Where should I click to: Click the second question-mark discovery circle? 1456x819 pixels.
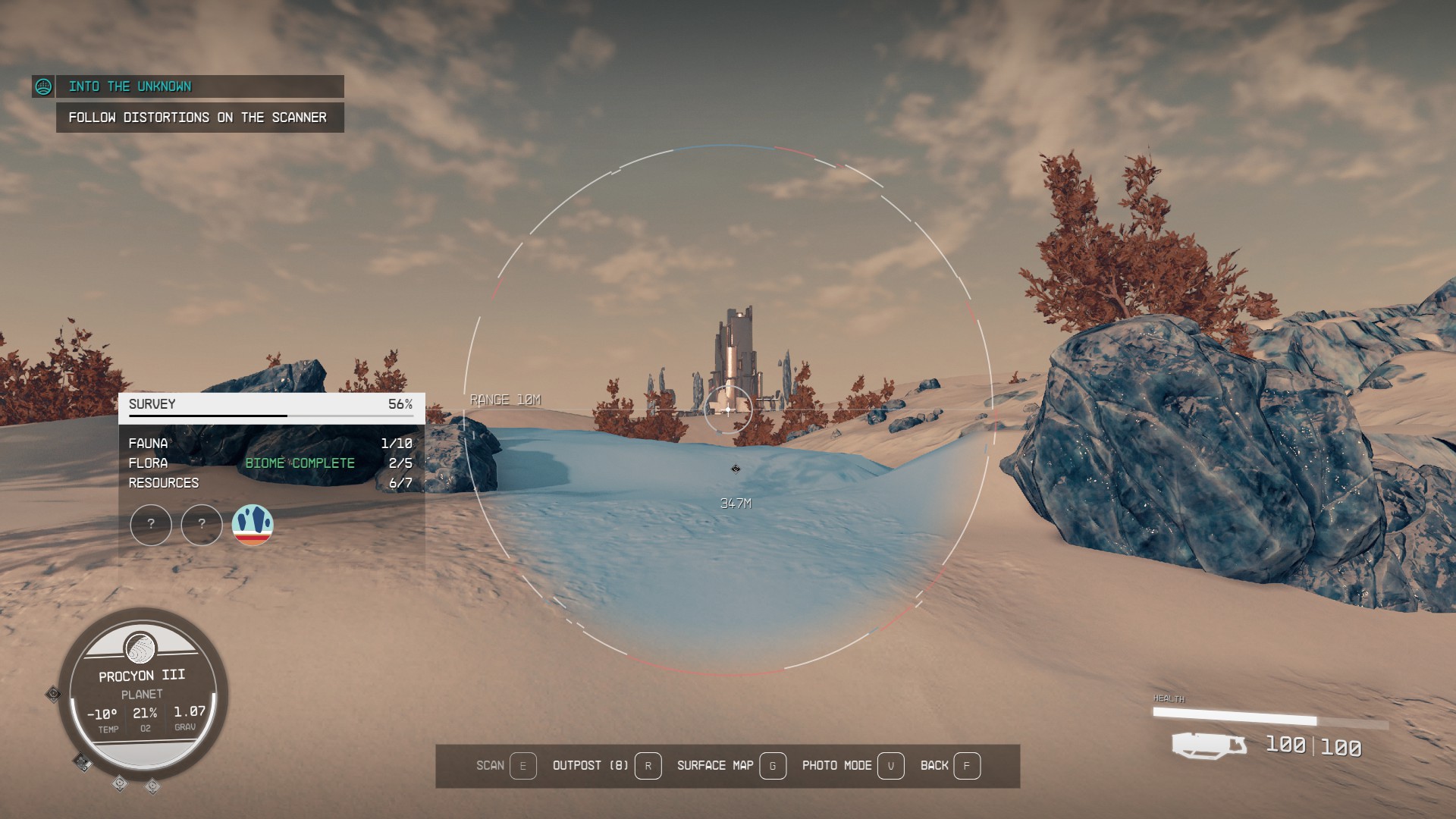[x=202, y=525]
